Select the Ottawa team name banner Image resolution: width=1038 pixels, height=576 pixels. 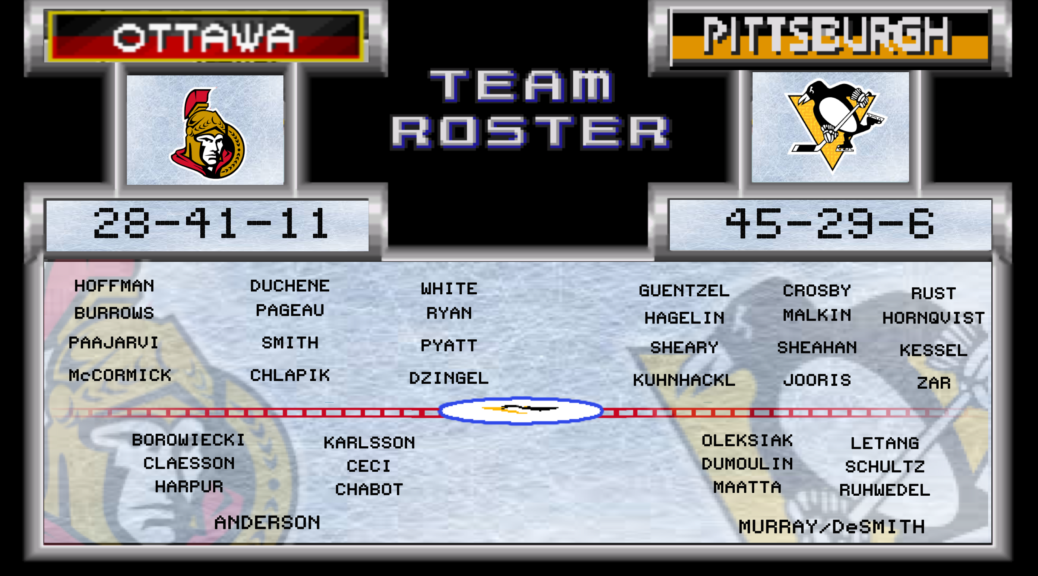tap(205, 37)
